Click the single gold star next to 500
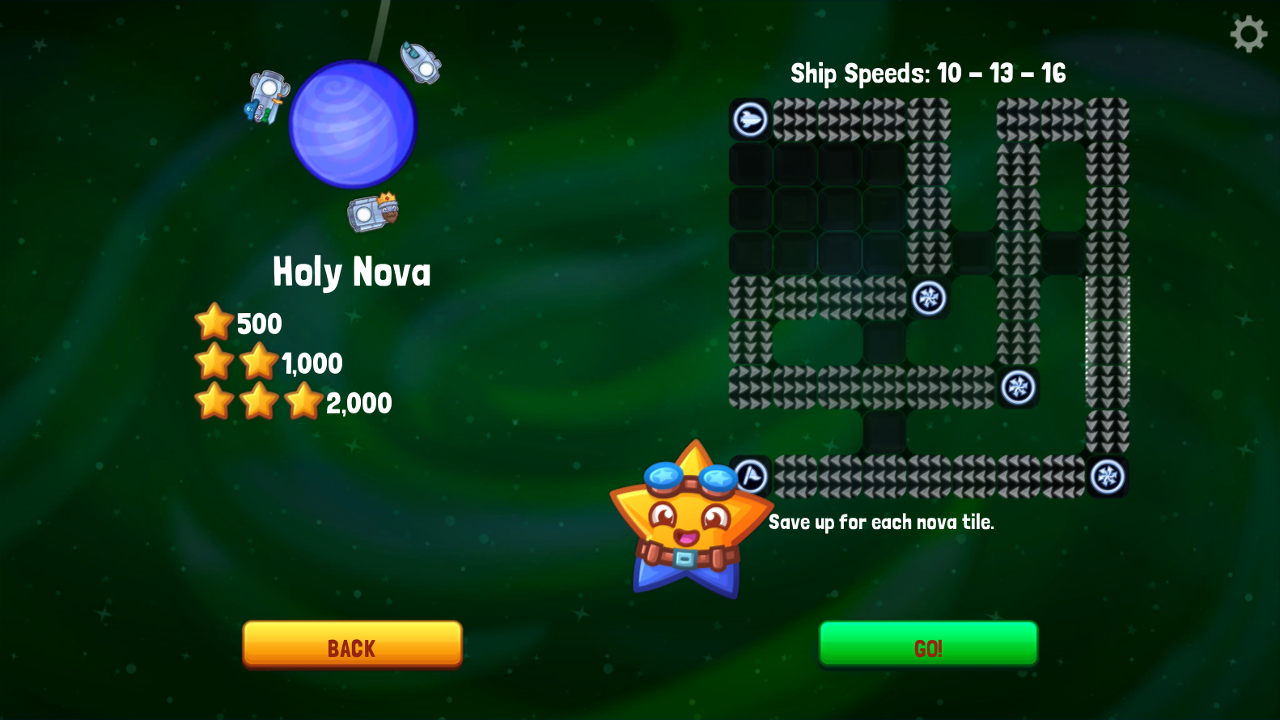The width and height of the screenshot is (1280, 720). [215, 321]
